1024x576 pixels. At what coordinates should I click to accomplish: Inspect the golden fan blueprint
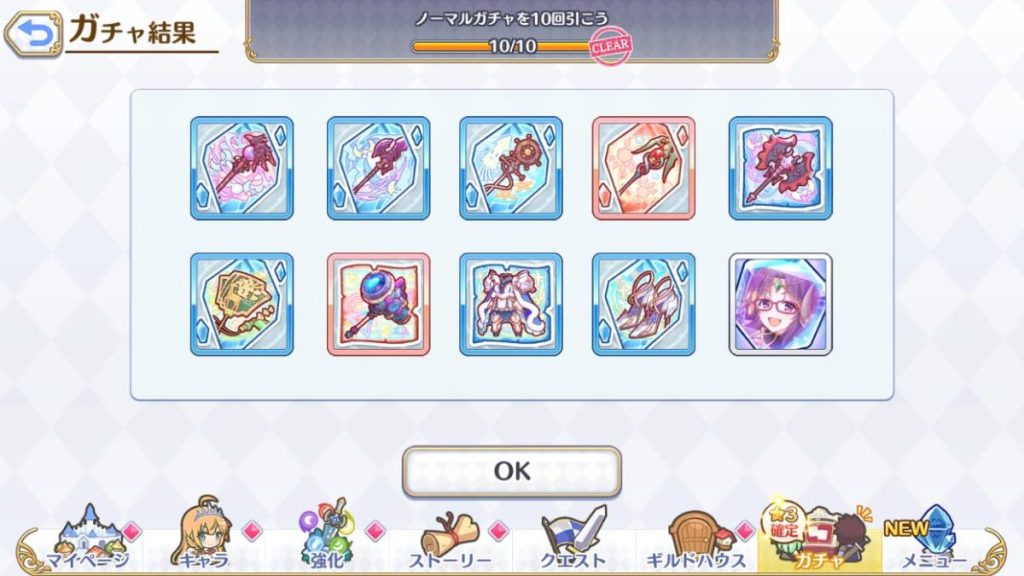(x=242, y=304)
